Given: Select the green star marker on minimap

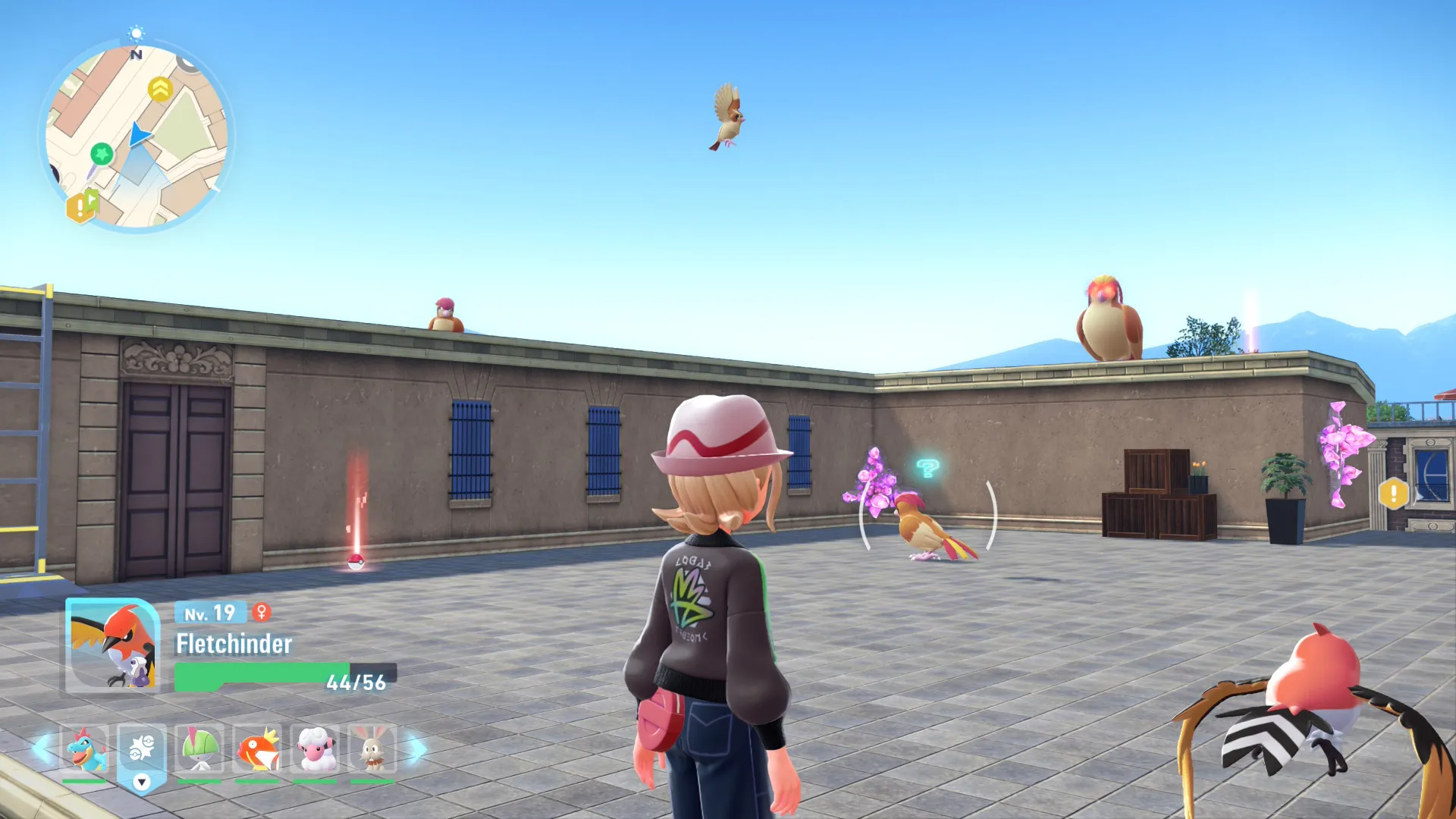Looking at the screenshot, I should click(101, 154).
